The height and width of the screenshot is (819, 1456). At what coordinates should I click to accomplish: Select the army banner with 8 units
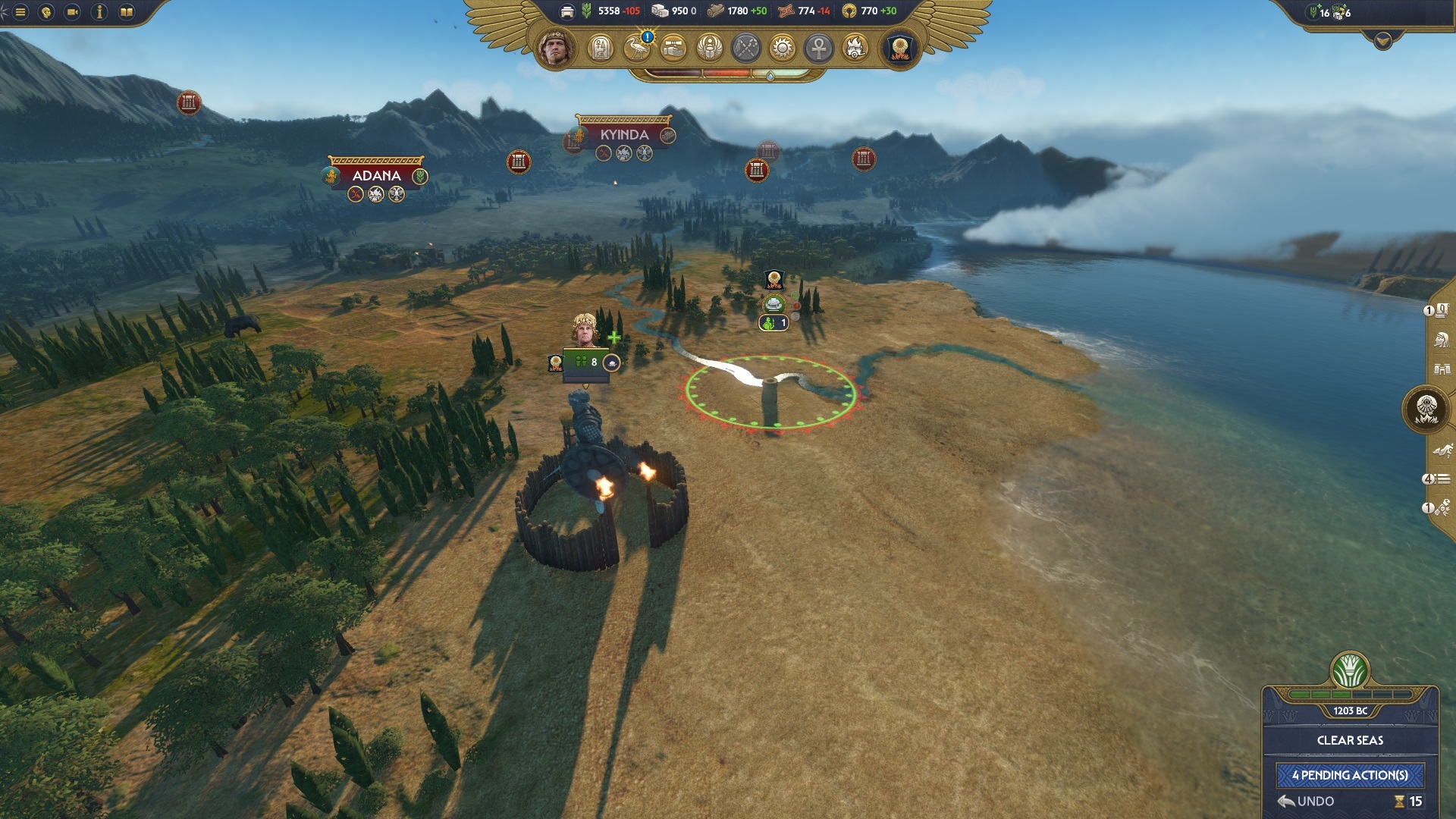tap(585, 362)
